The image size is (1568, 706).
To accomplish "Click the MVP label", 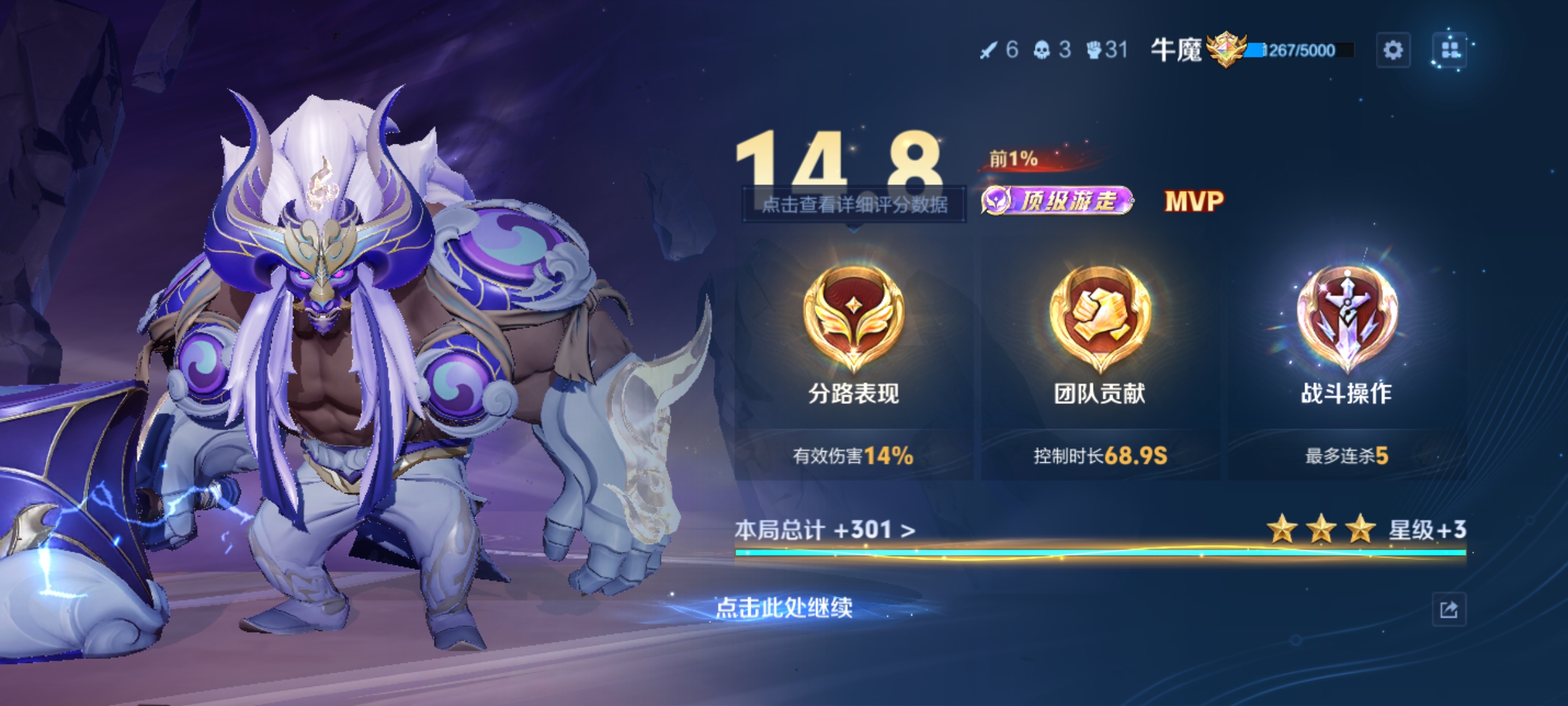I will click(1194, 201).
